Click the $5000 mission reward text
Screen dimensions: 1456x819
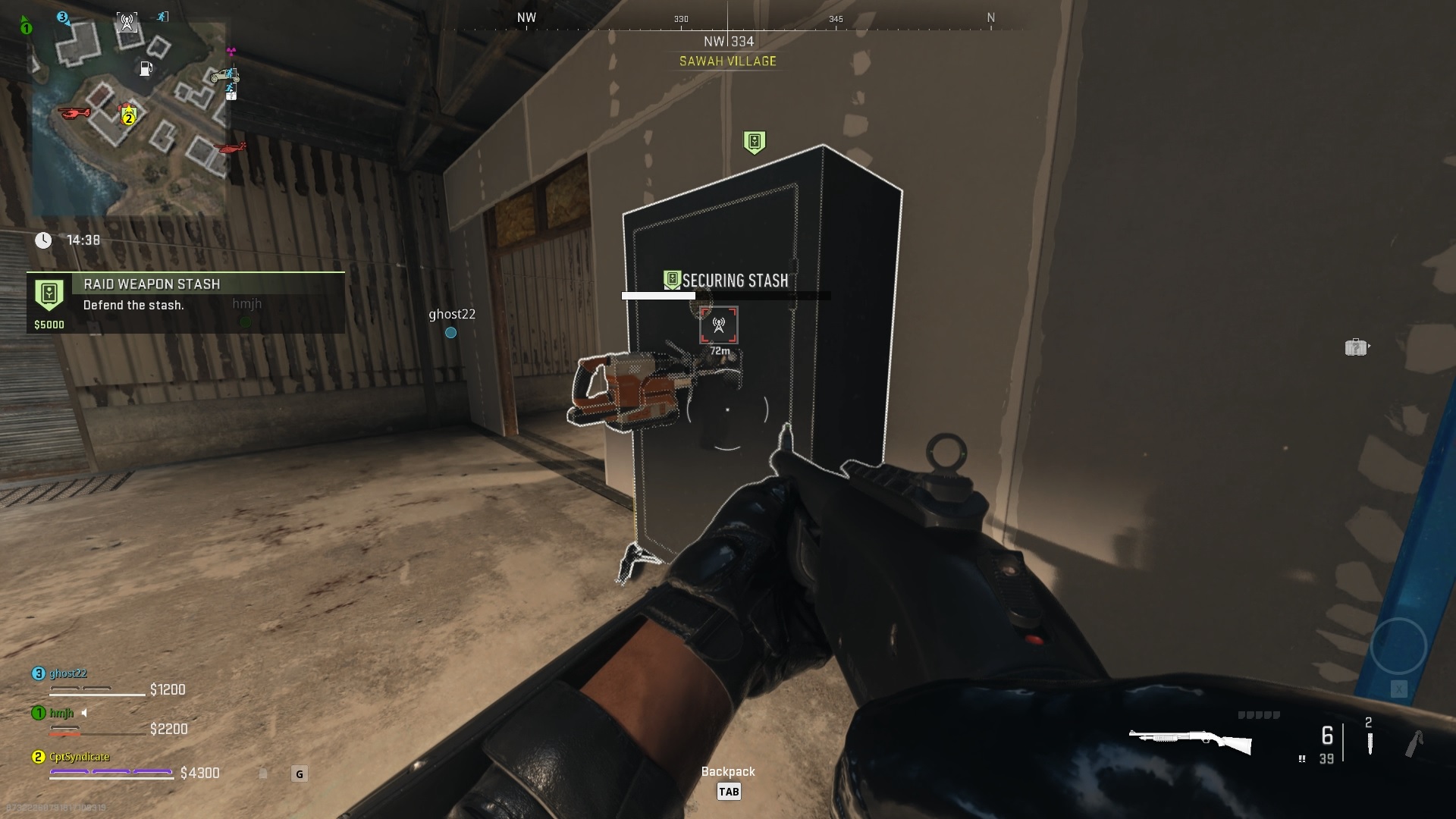(x=49, y=325)
